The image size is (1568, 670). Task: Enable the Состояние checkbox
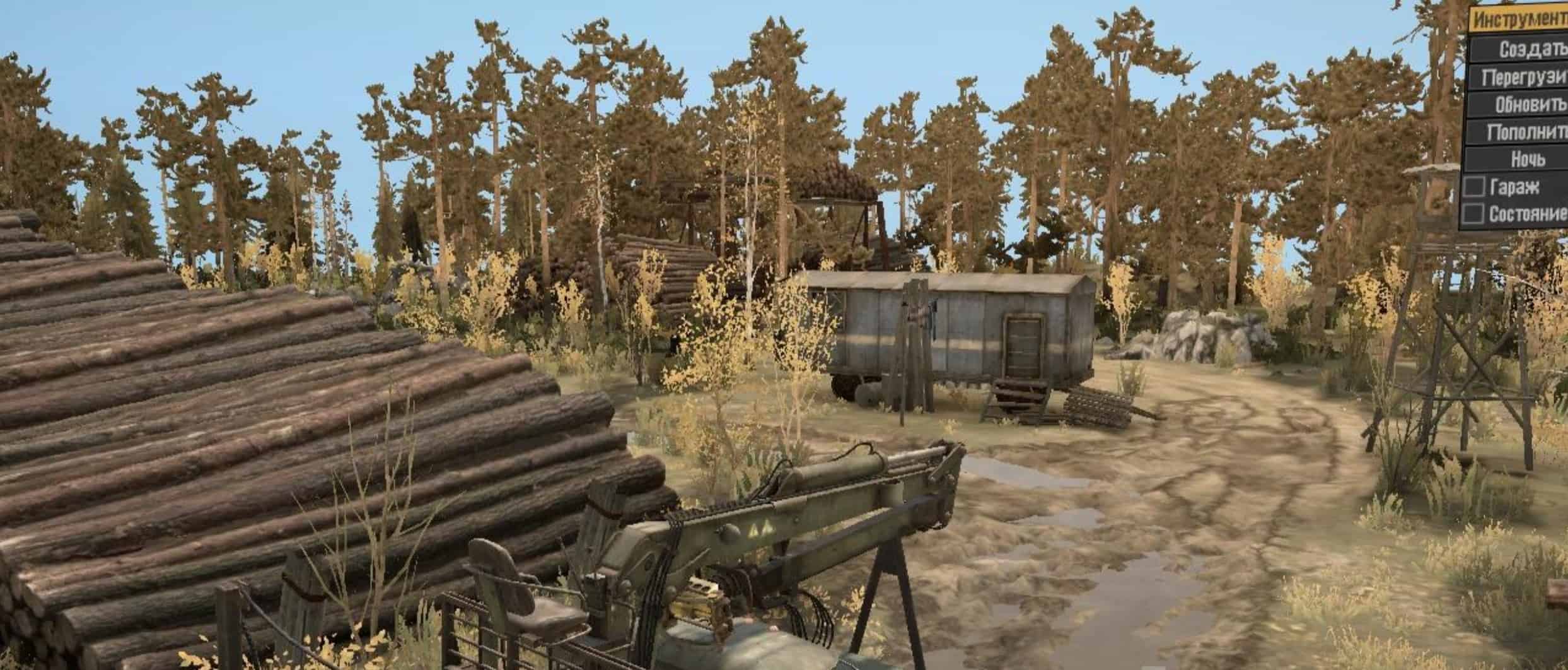[x=1475, y=214]
